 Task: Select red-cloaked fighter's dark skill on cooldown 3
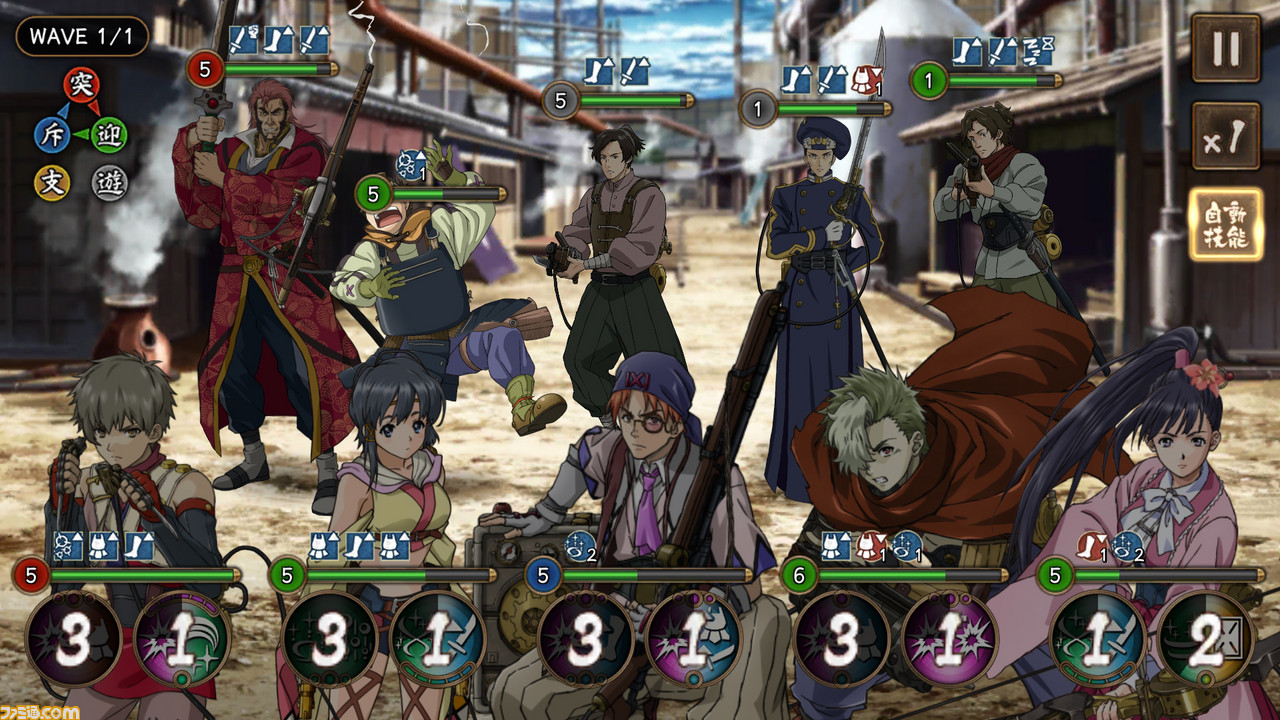(x=841, y=640)
